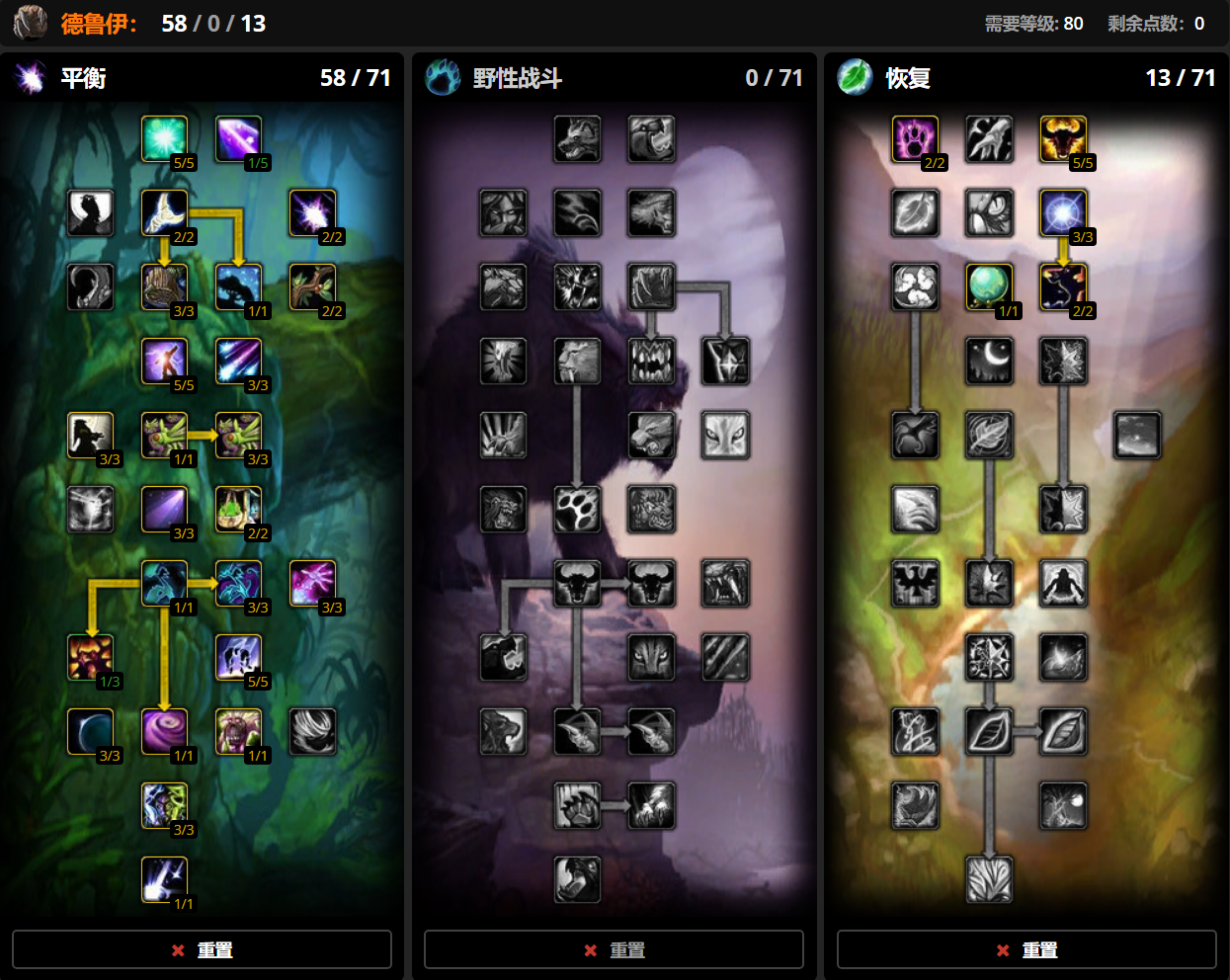Choose the green orb Omen of Clarity talent
Screen dimensions: 1230x980
989,287
